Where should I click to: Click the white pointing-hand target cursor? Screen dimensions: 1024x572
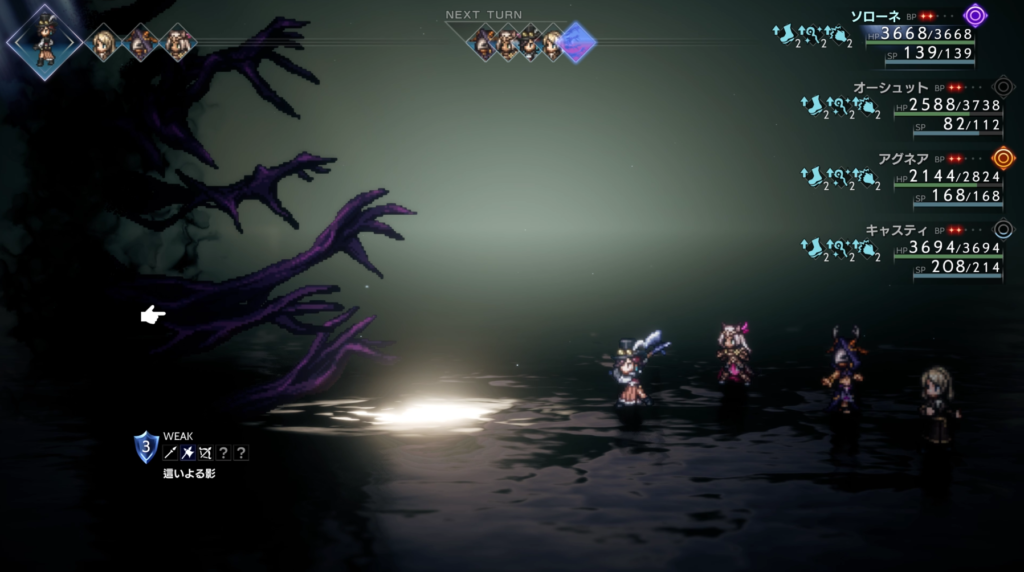click(x=152, y=316)
